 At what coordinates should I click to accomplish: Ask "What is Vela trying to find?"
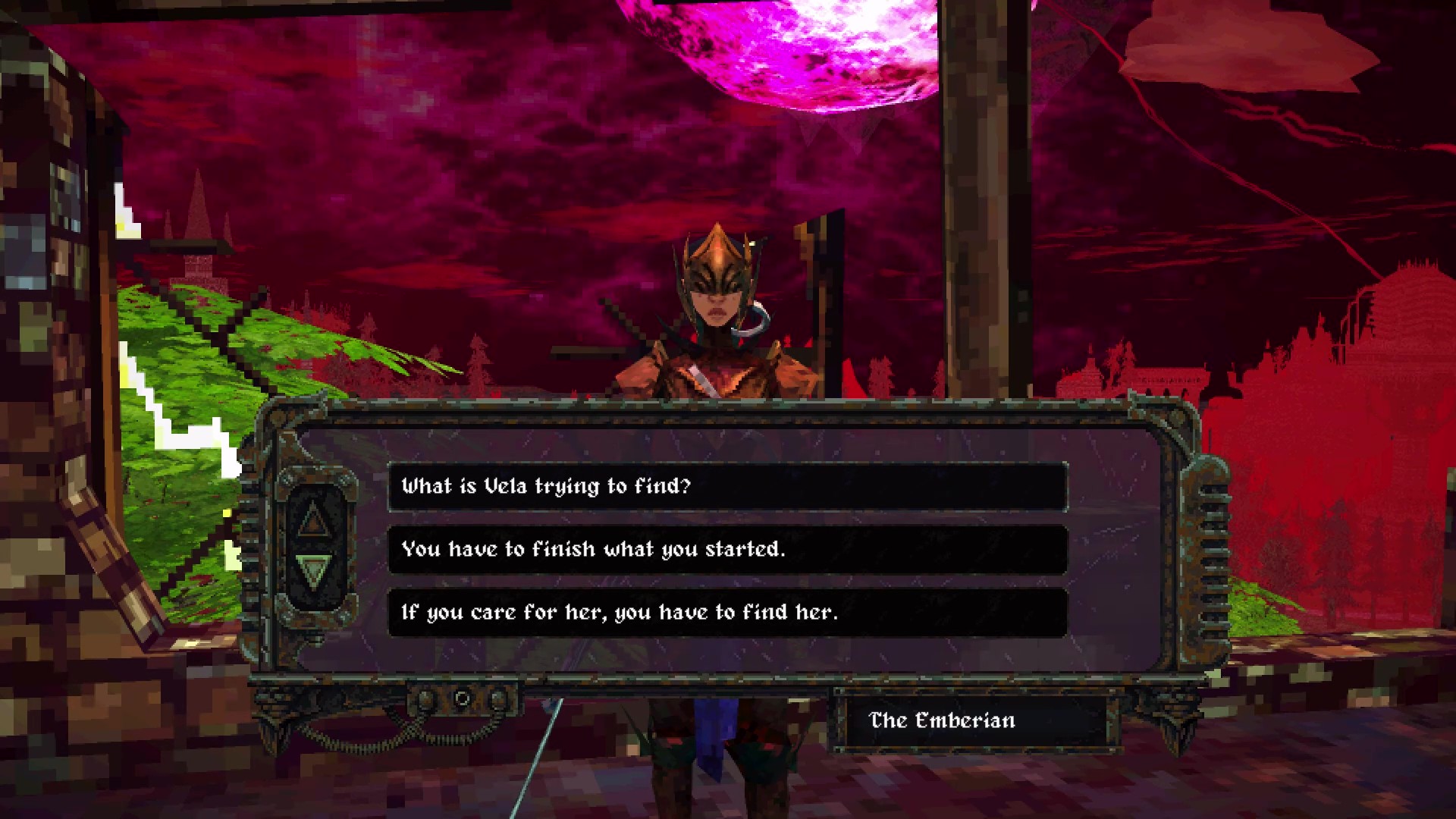[x=726, y=486]
